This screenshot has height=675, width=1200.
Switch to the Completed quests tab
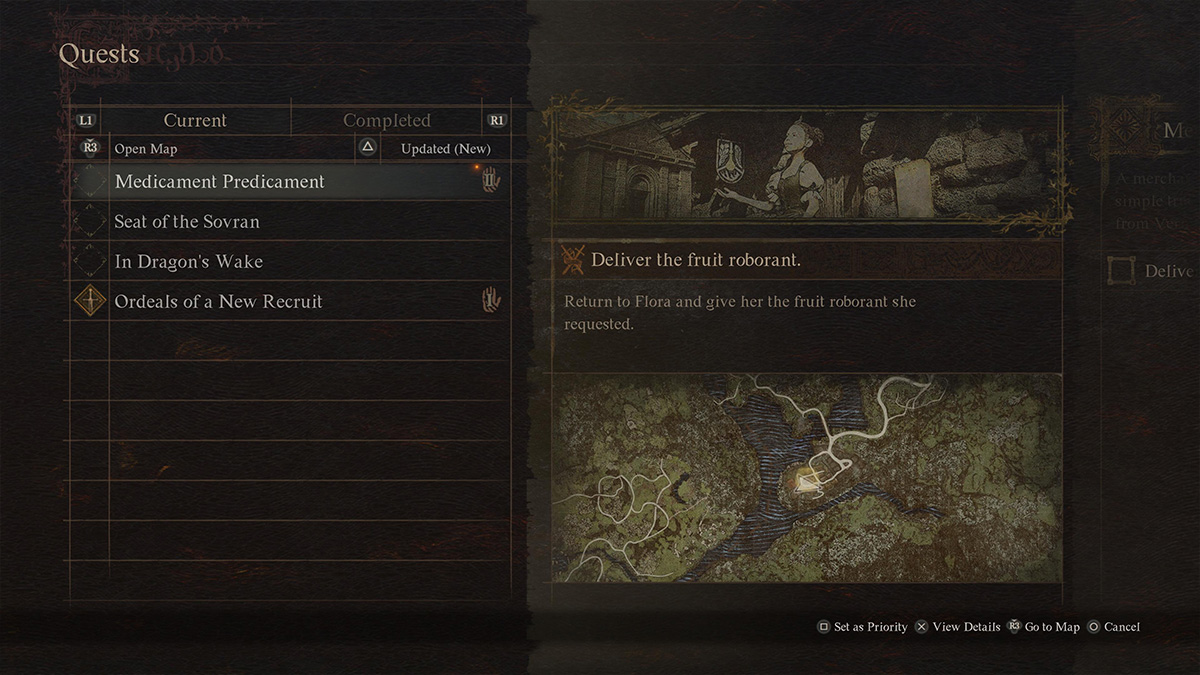[x=387, y=120]
